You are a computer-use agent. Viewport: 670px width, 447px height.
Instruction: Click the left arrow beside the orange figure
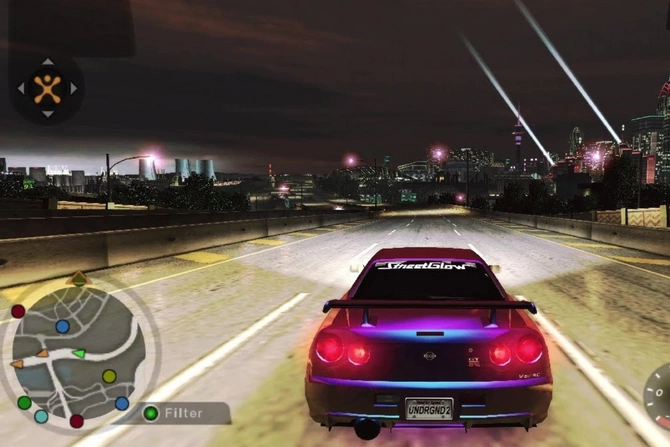21,88
